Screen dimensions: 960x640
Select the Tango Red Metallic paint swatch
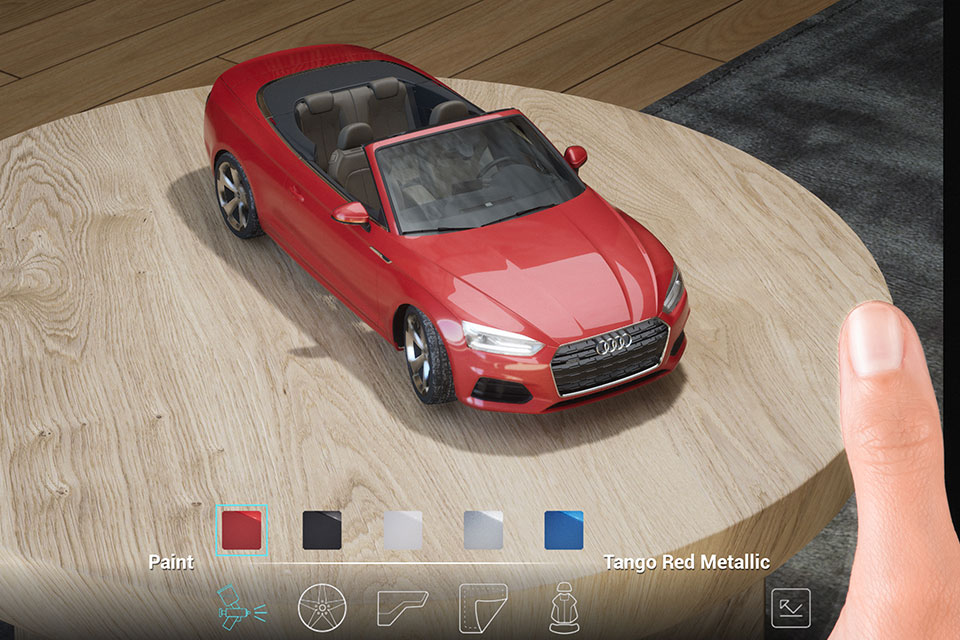(242, 530)
